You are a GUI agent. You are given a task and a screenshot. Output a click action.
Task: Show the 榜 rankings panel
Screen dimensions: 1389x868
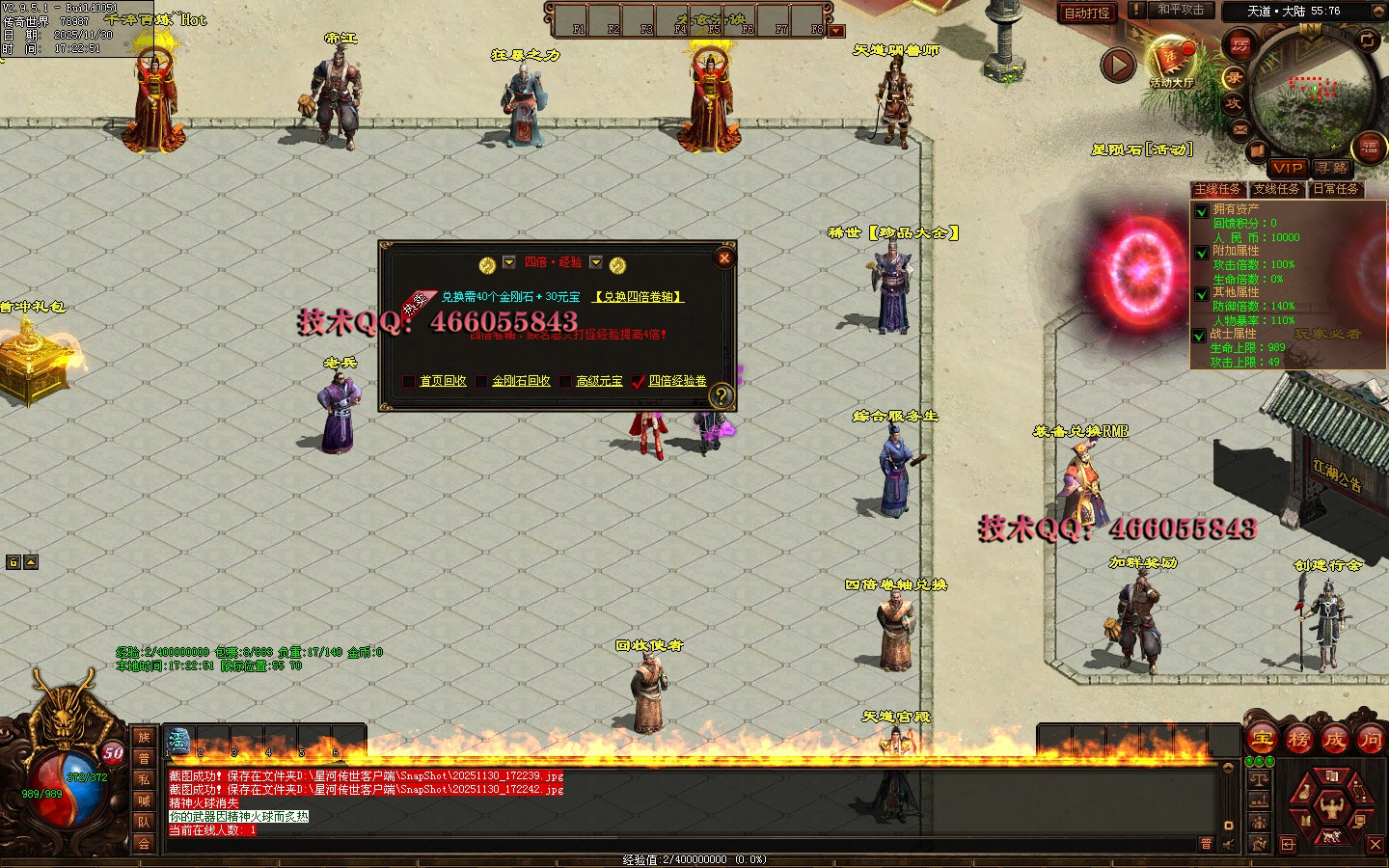tap(1298, 741)
